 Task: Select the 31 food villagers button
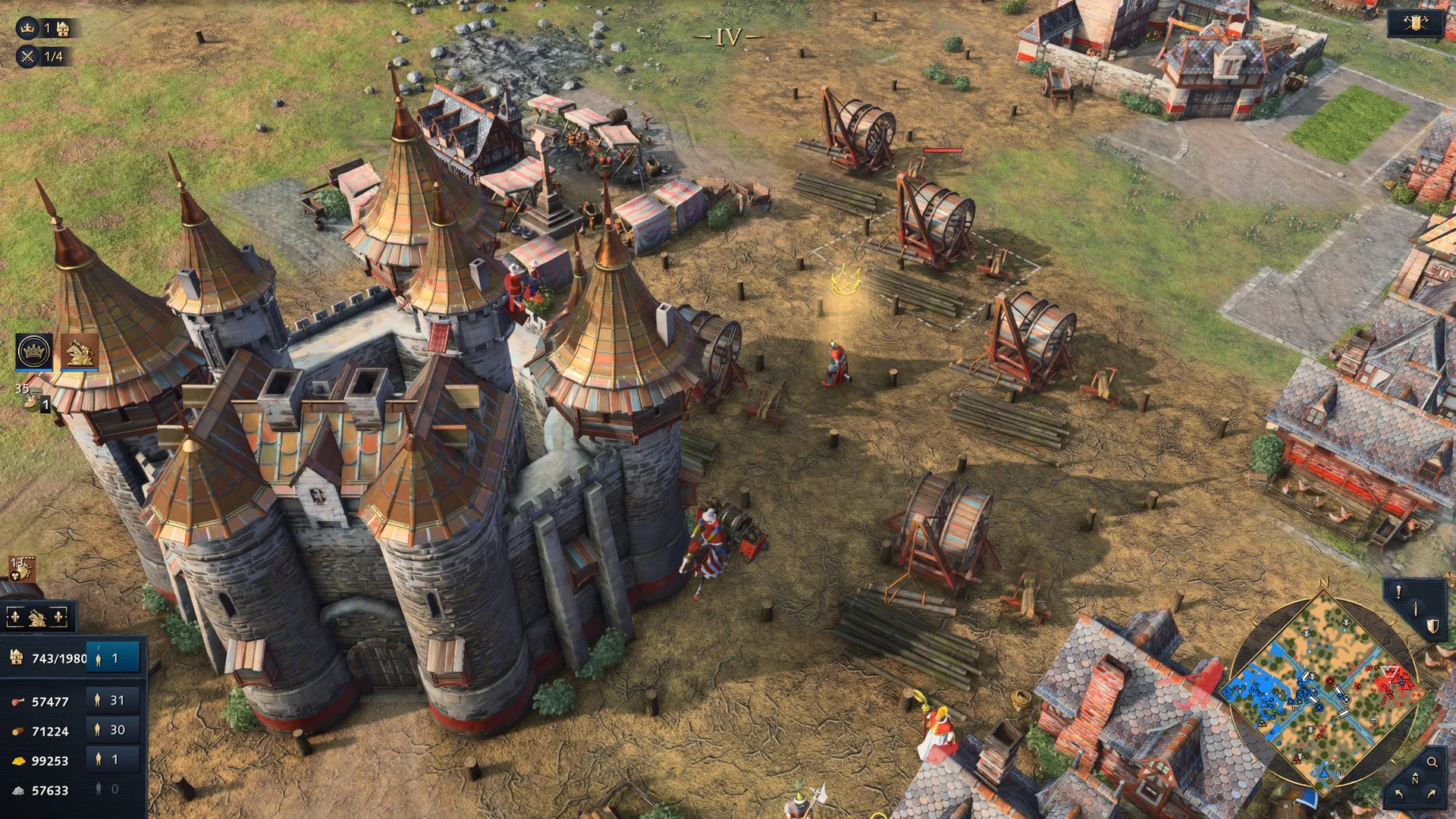point(112,701)
